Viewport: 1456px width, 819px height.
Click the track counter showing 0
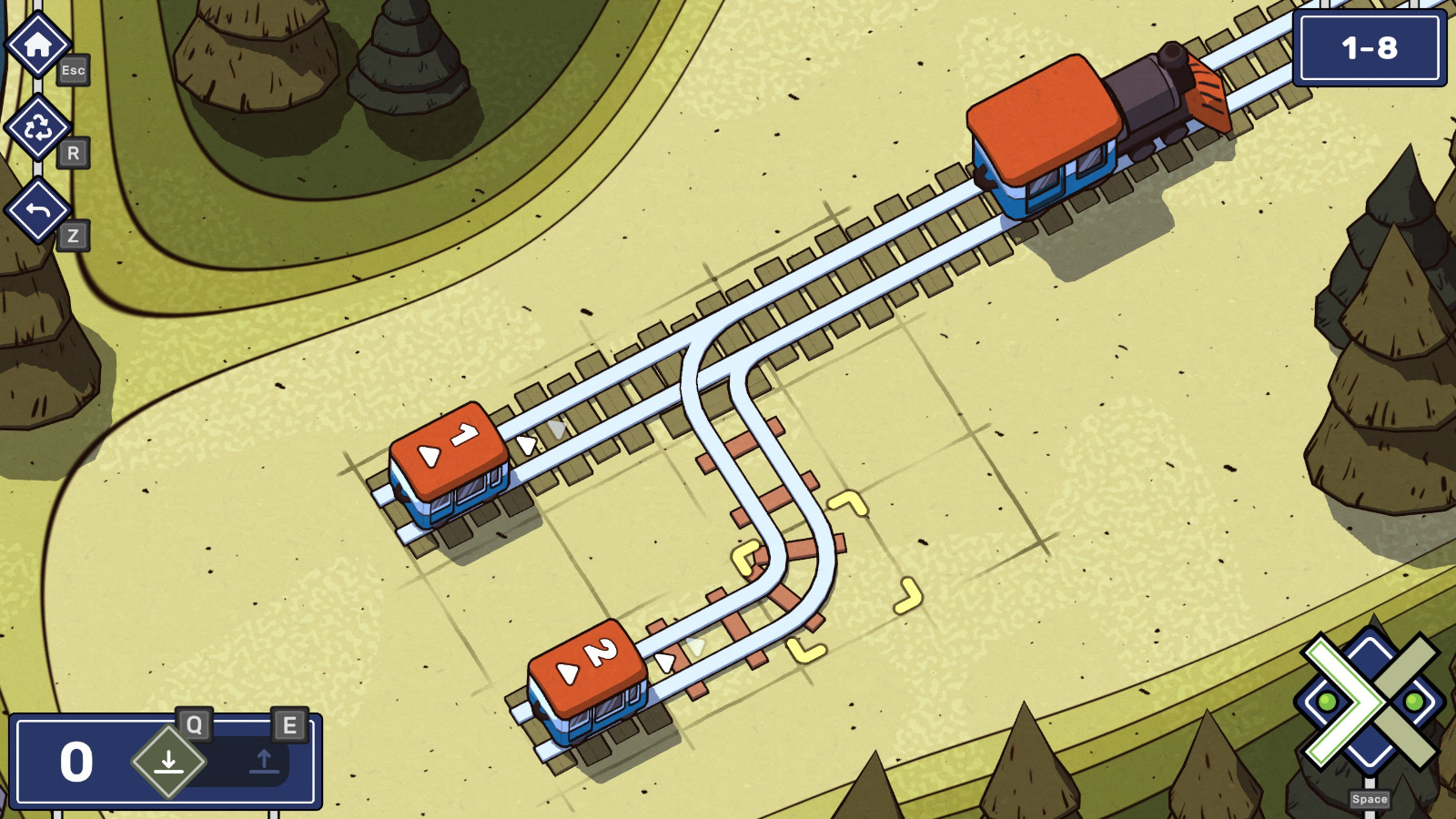pyautogui.click(x=76, y=760)
